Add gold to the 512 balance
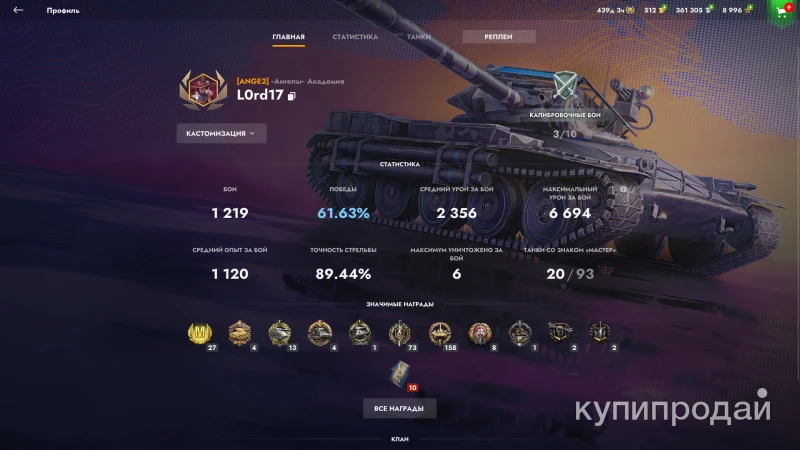This screenshot has height=450, width=800. click(663, 10)
